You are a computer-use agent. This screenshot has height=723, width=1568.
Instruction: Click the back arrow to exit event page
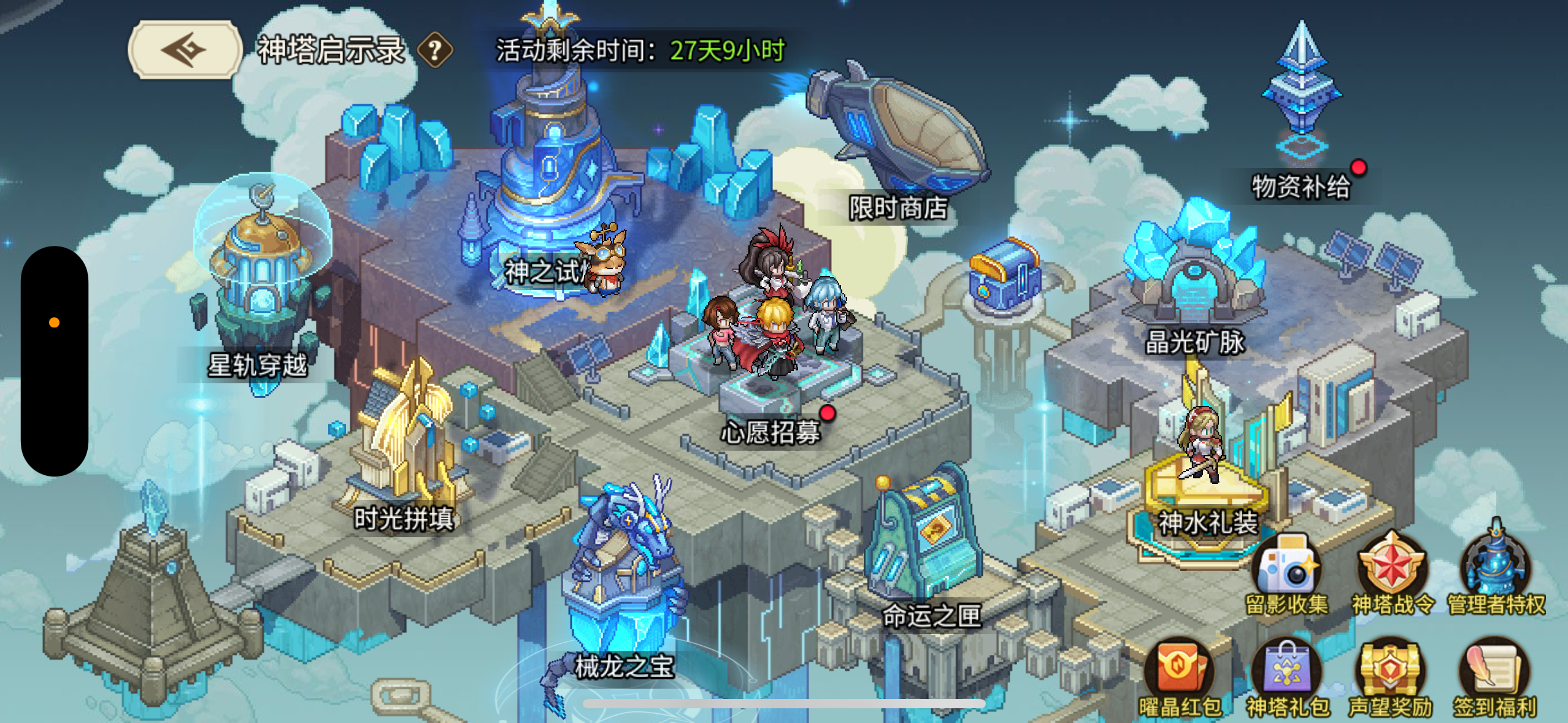(183, 51)
